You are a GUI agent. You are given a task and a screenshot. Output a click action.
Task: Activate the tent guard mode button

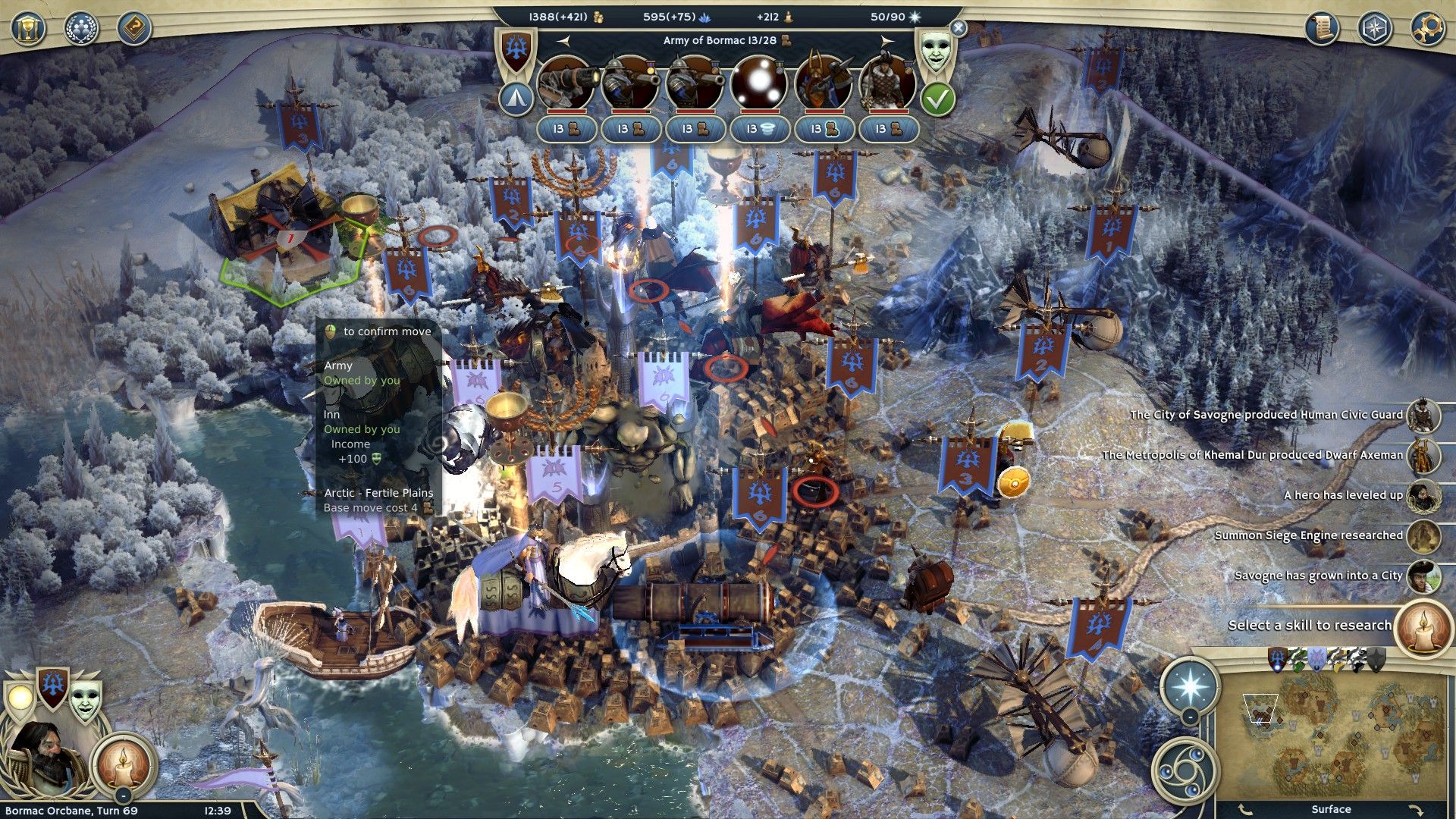pos(516,98)
